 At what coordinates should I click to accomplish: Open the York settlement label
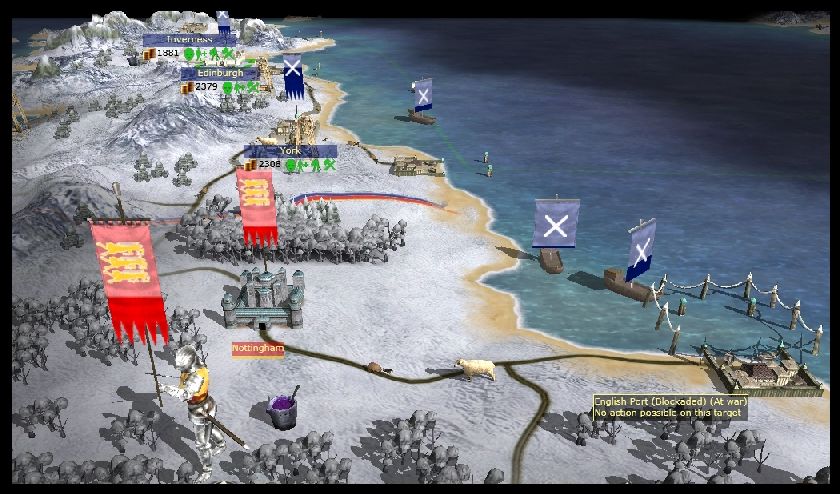pos(289,151)
